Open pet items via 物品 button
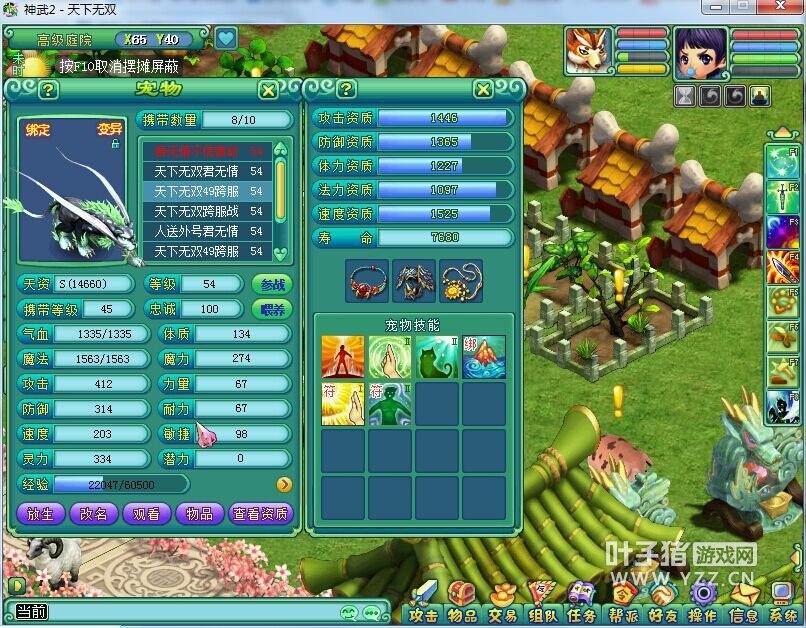The width and height of the screenshot is (806, 628). (x=198, y=513)
